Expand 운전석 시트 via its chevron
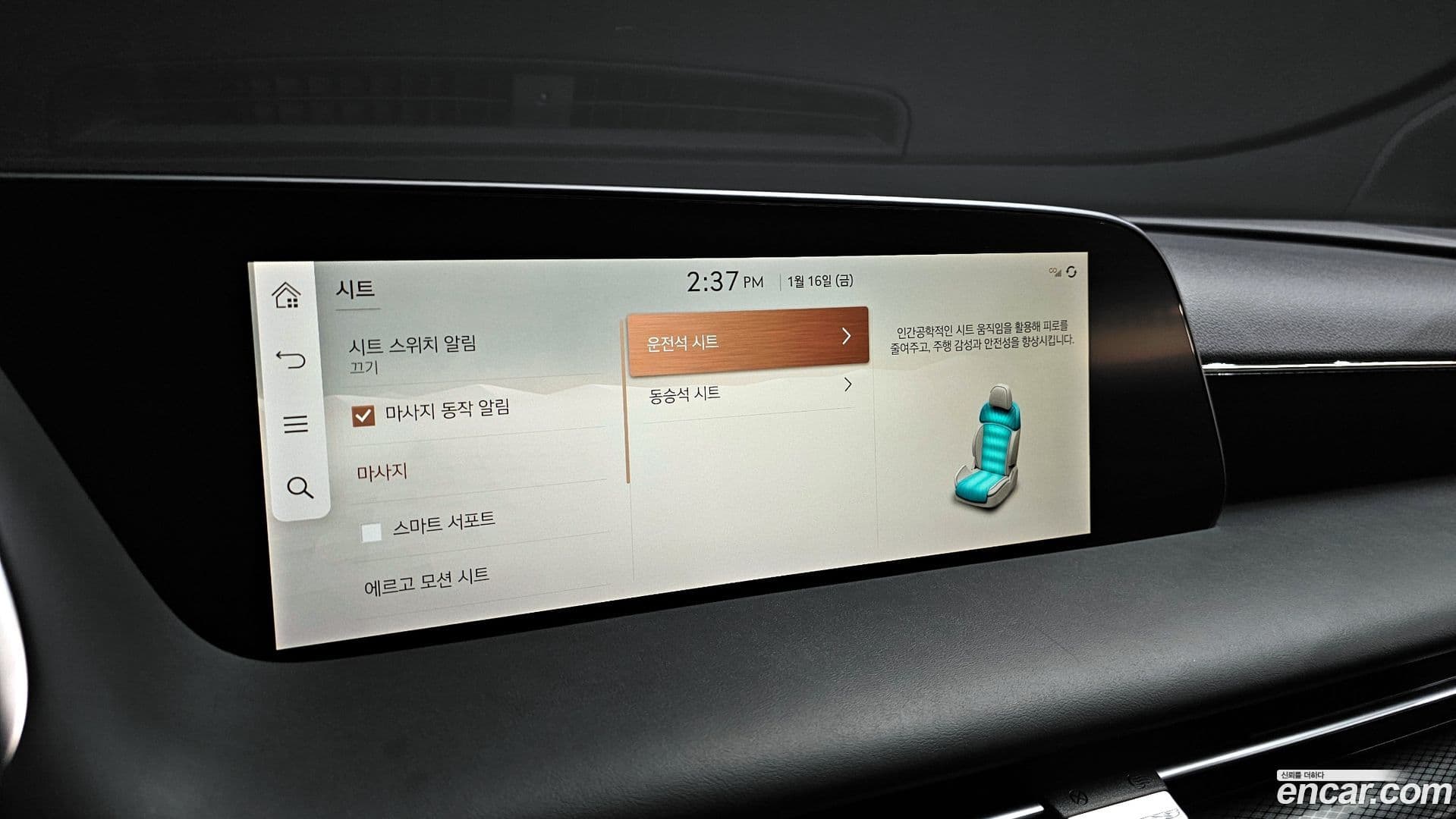Image resolution: width=1456 pixels, height=819 pixels. pyautogui.click(x=848, y=339)
